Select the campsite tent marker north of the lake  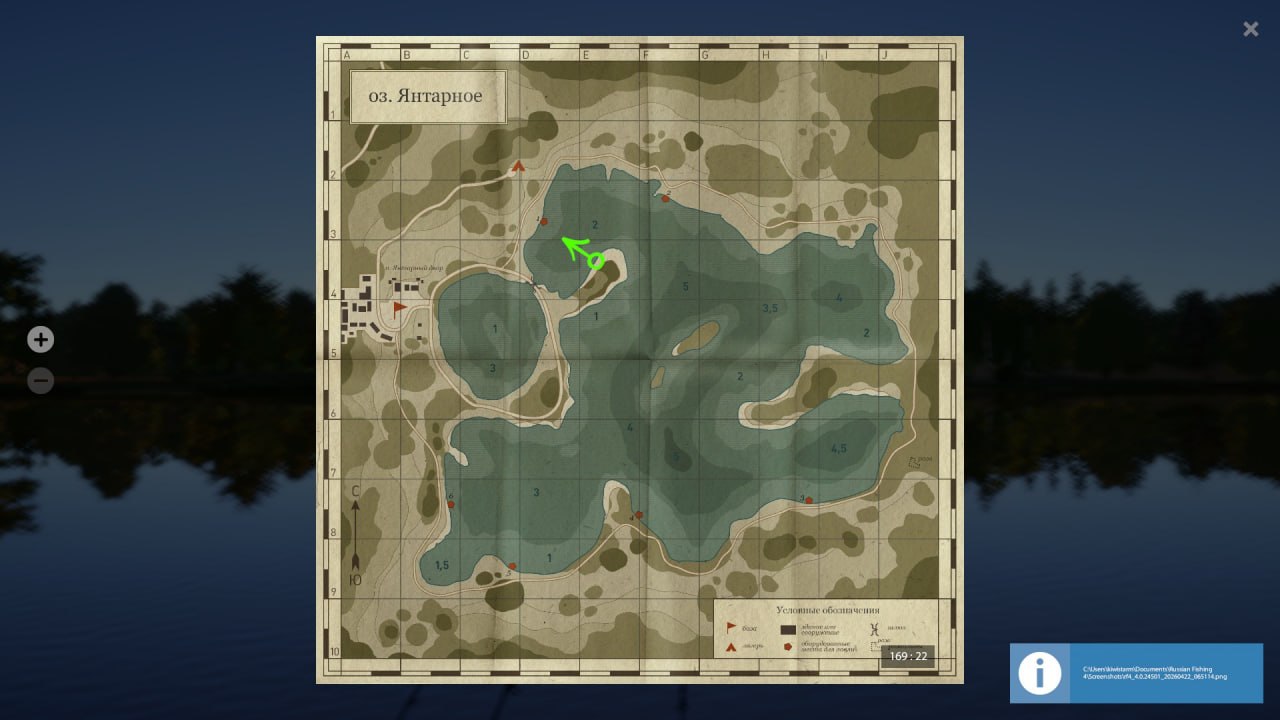click(x=518, y=165)
